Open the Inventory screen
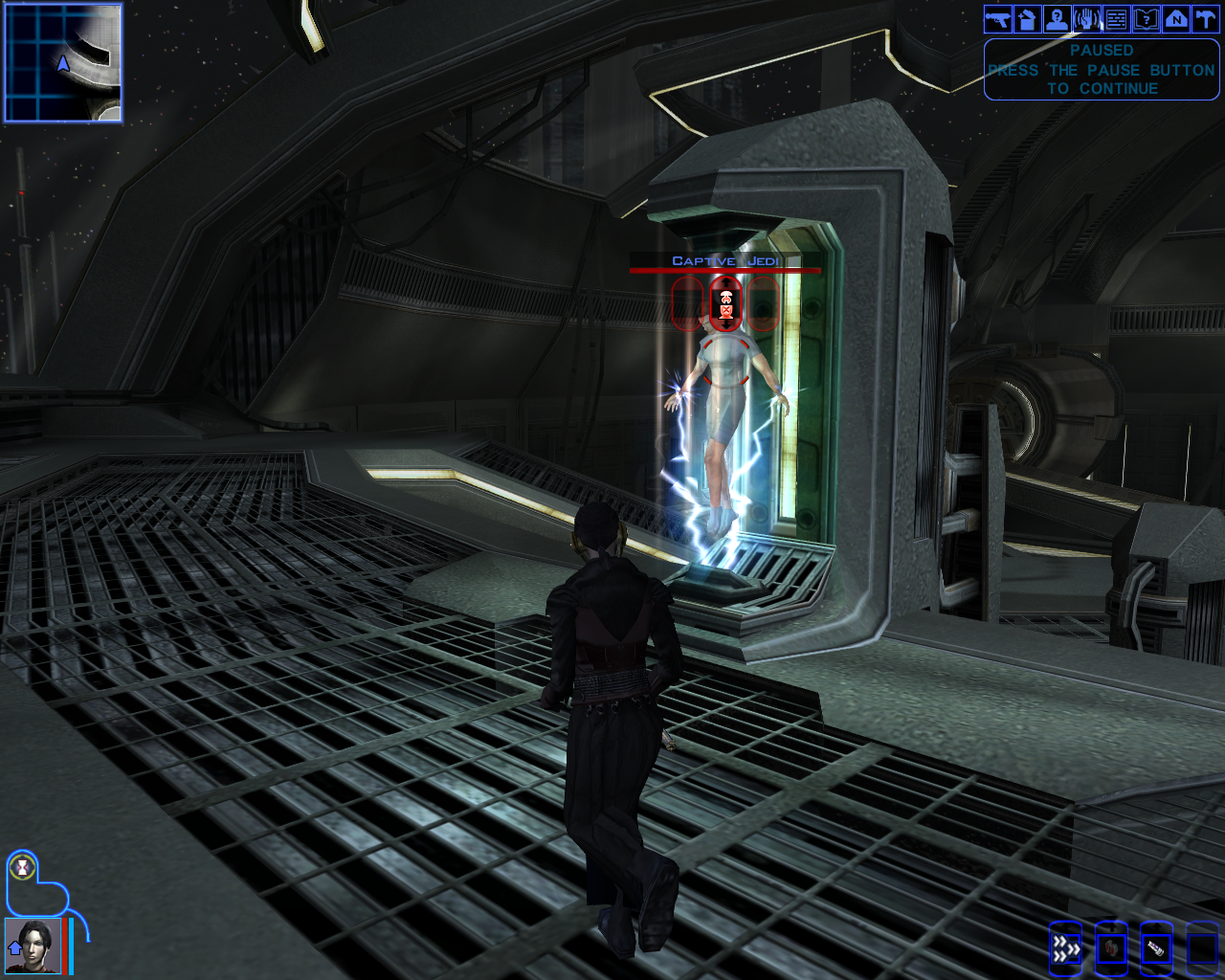This screenshot has height=980, width=1225. pyautogui.click(x=1026, y=18)
